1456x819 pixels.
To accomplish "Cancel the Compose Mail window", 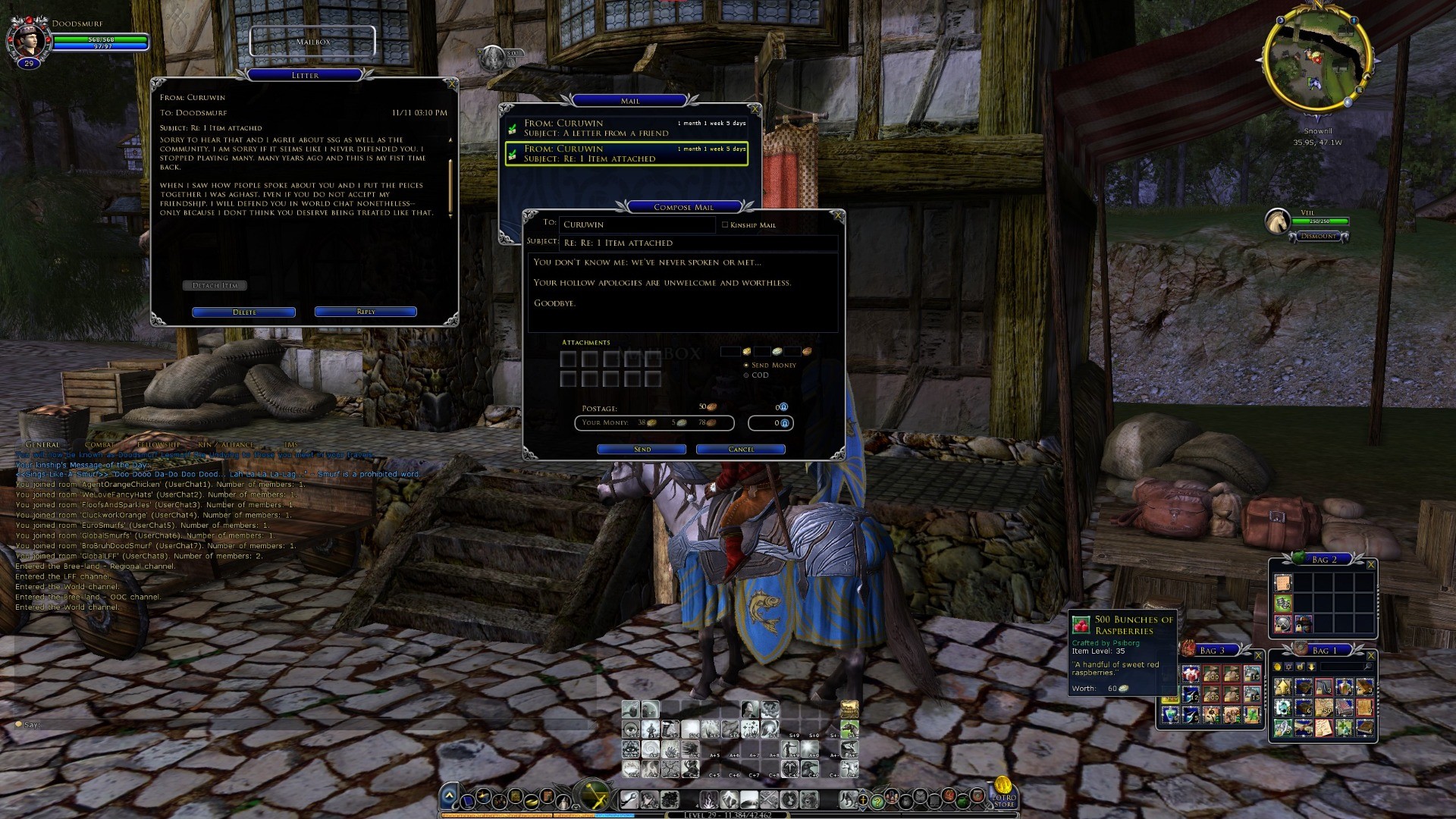I will point(740,450).
